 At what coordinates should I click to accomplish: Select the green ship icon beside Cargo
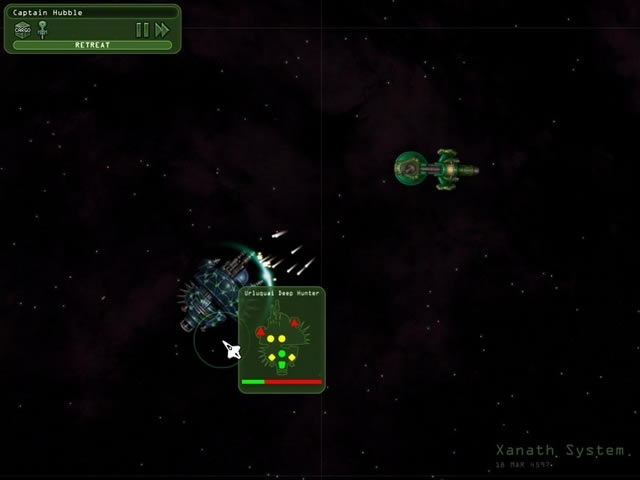tap(43, 29)
